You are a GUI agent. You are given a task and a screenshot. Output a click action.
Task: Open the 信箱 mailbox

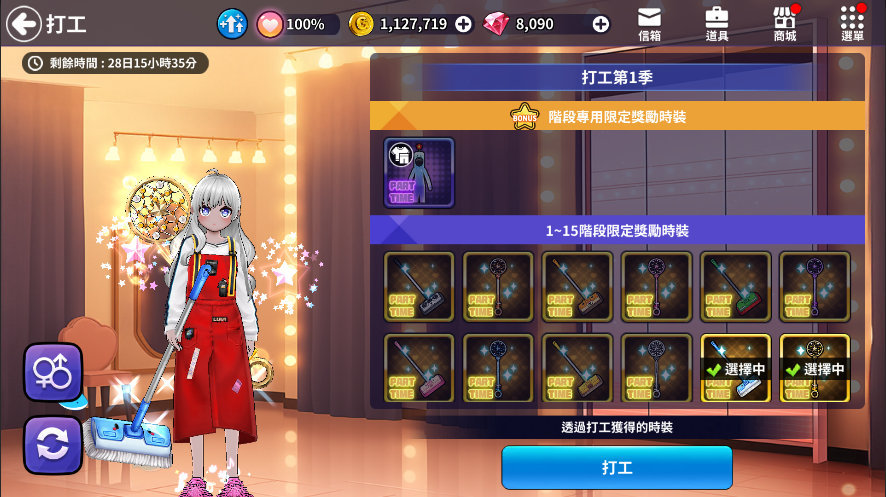(x=649, y=24)
